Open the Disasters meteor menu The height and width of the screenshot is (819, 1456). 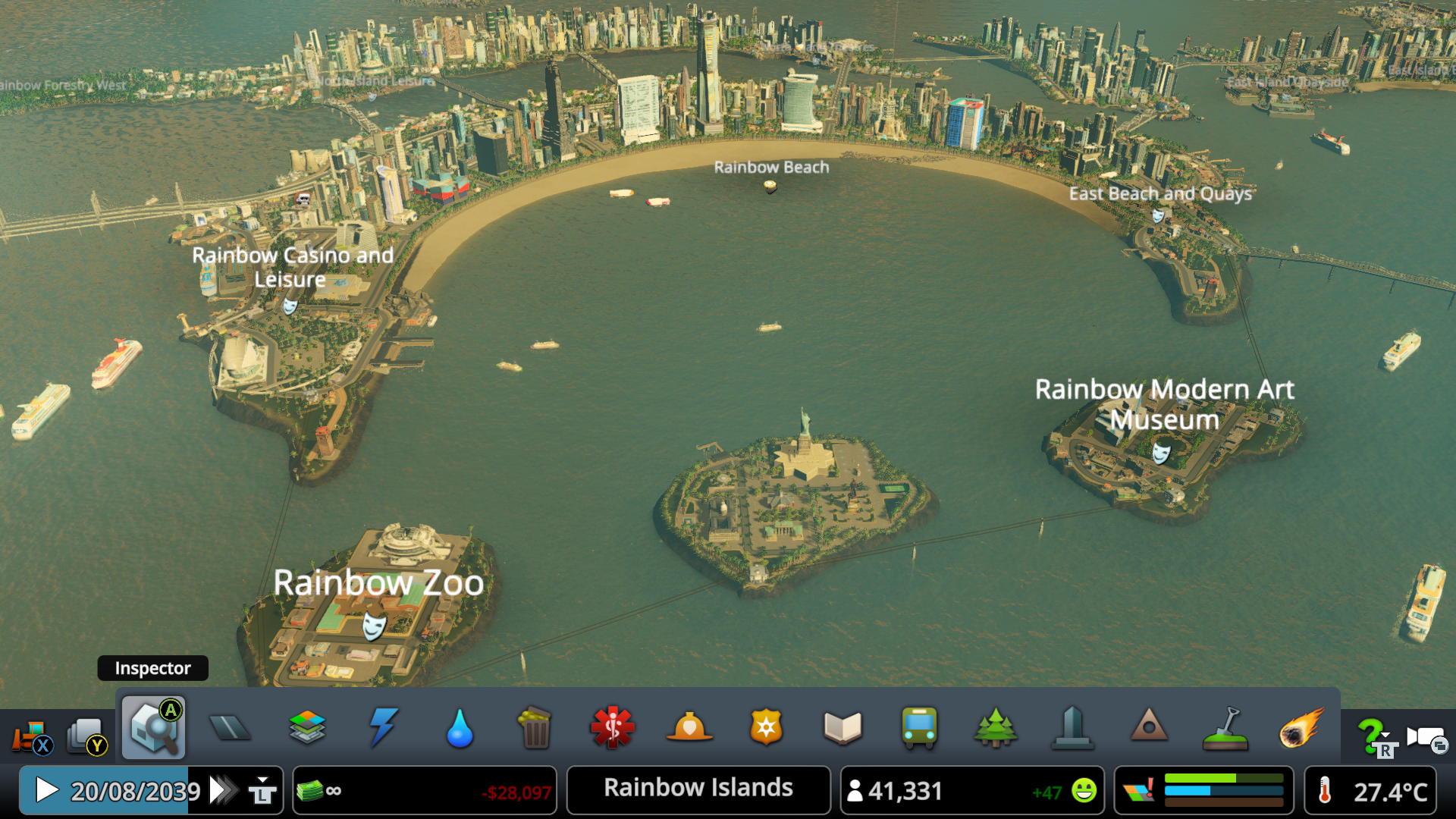tap(1302, 726)
